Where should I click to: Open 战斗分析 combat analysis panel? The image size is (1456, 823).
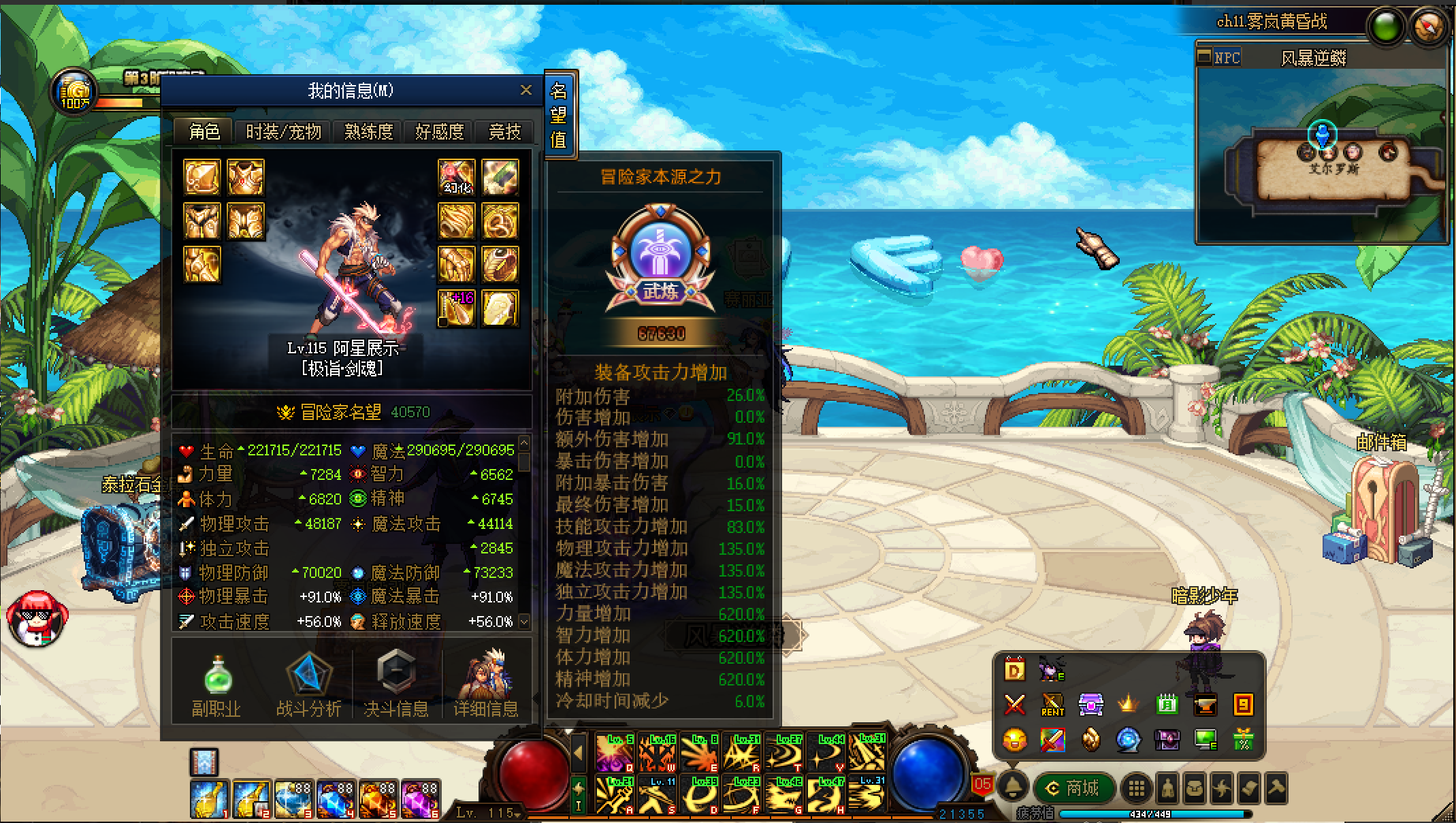(x=308, y=677)
